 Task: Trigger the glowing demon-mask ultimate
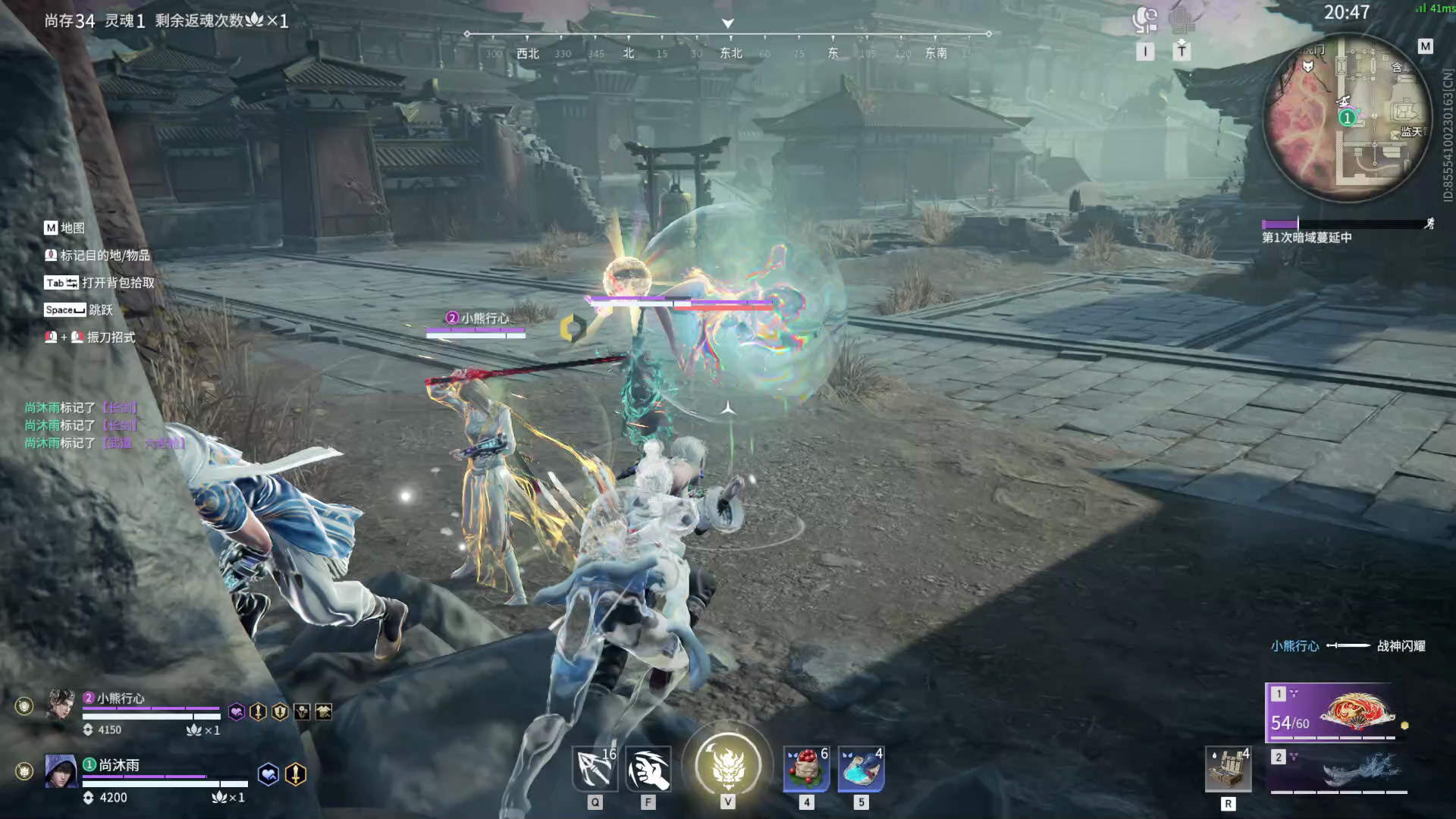[x=727, y=764]
